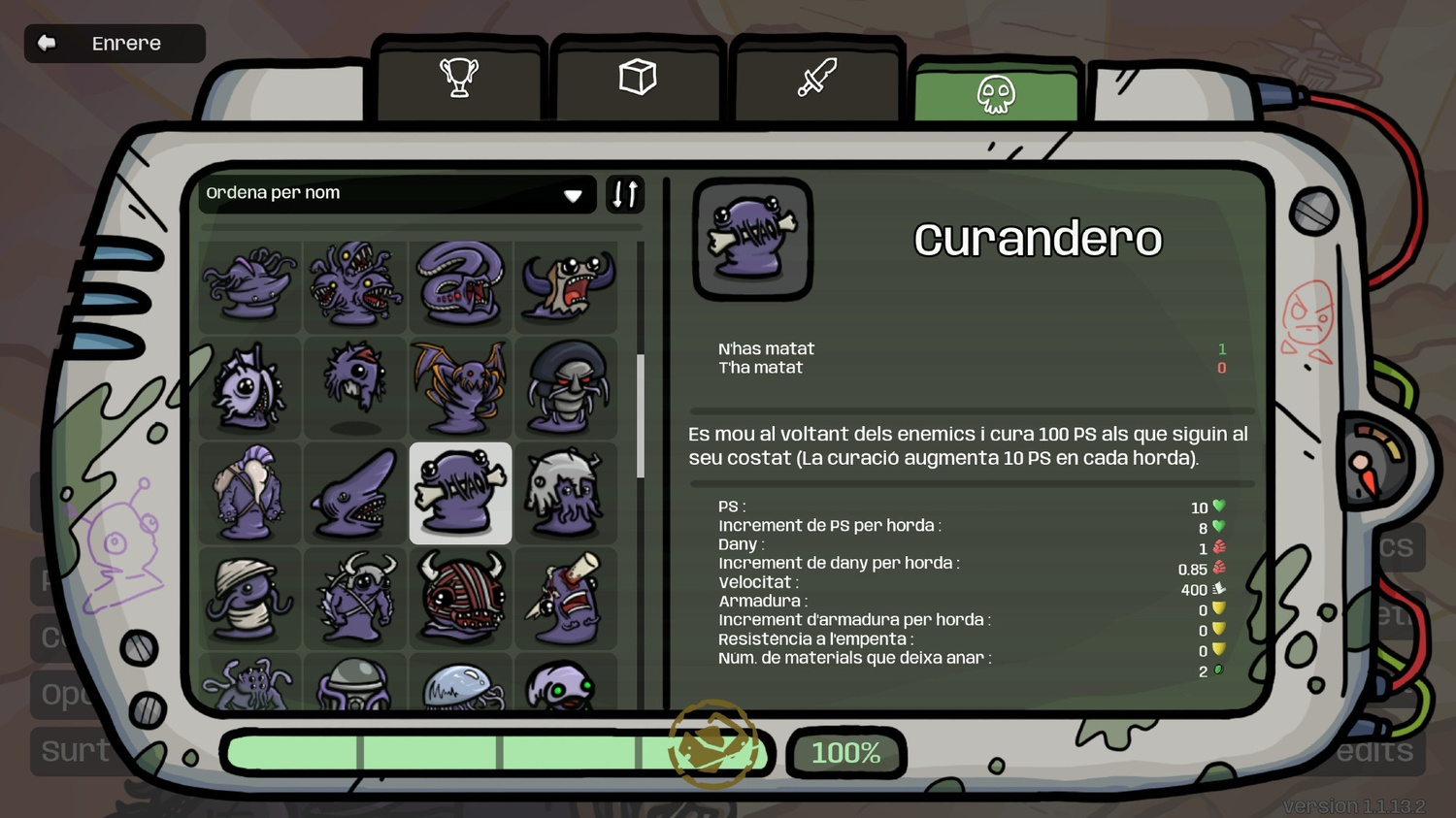Pick the hooded red-eyed enemy tile
The image size is (1456, 818).
click(x=566, y=388)
